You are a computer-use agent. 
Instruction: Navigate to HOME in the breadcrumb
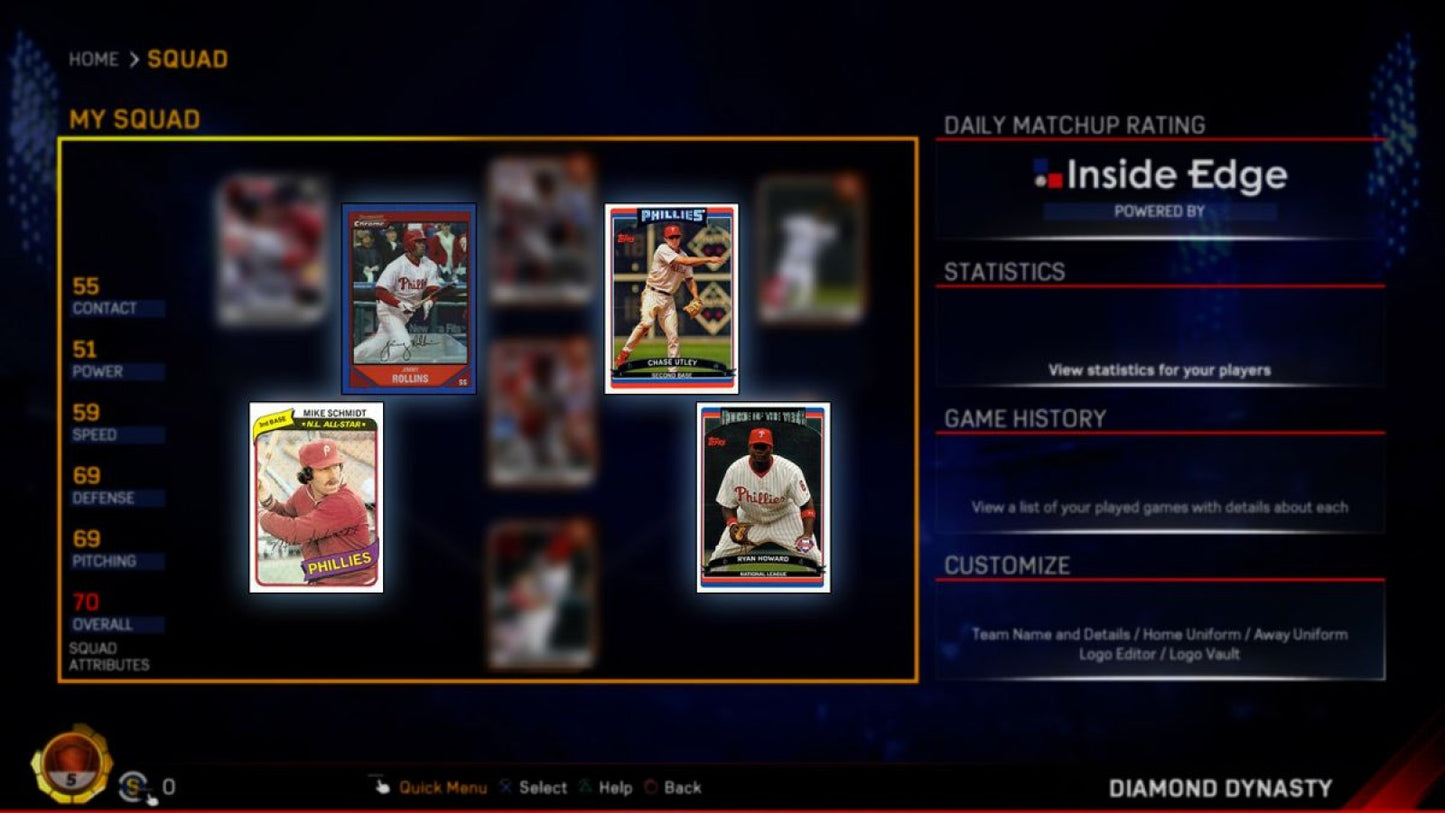(92, 59)
